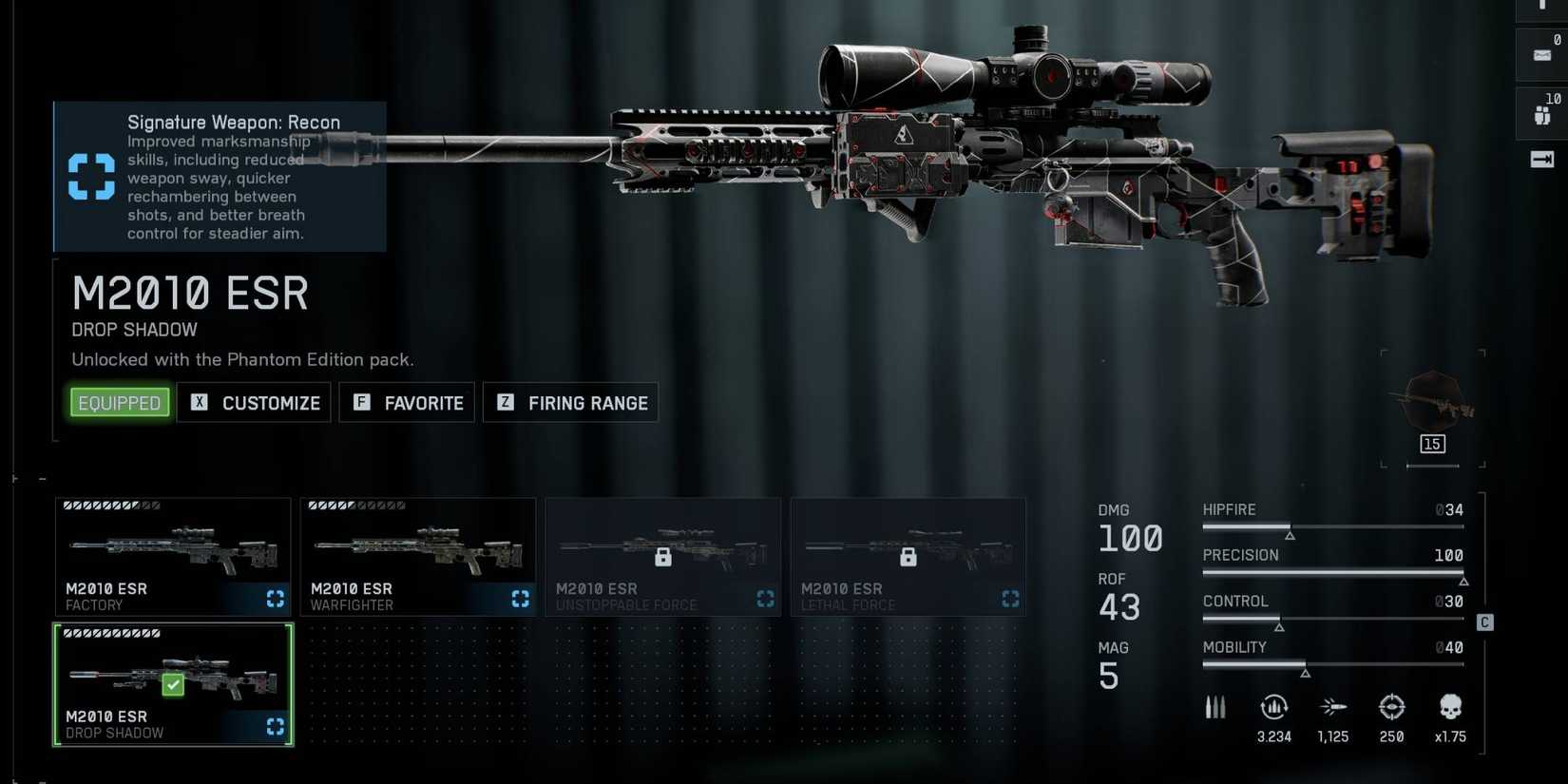Open the minimap frame marker 15
1568x784 pixels.
coord(1432,443)
